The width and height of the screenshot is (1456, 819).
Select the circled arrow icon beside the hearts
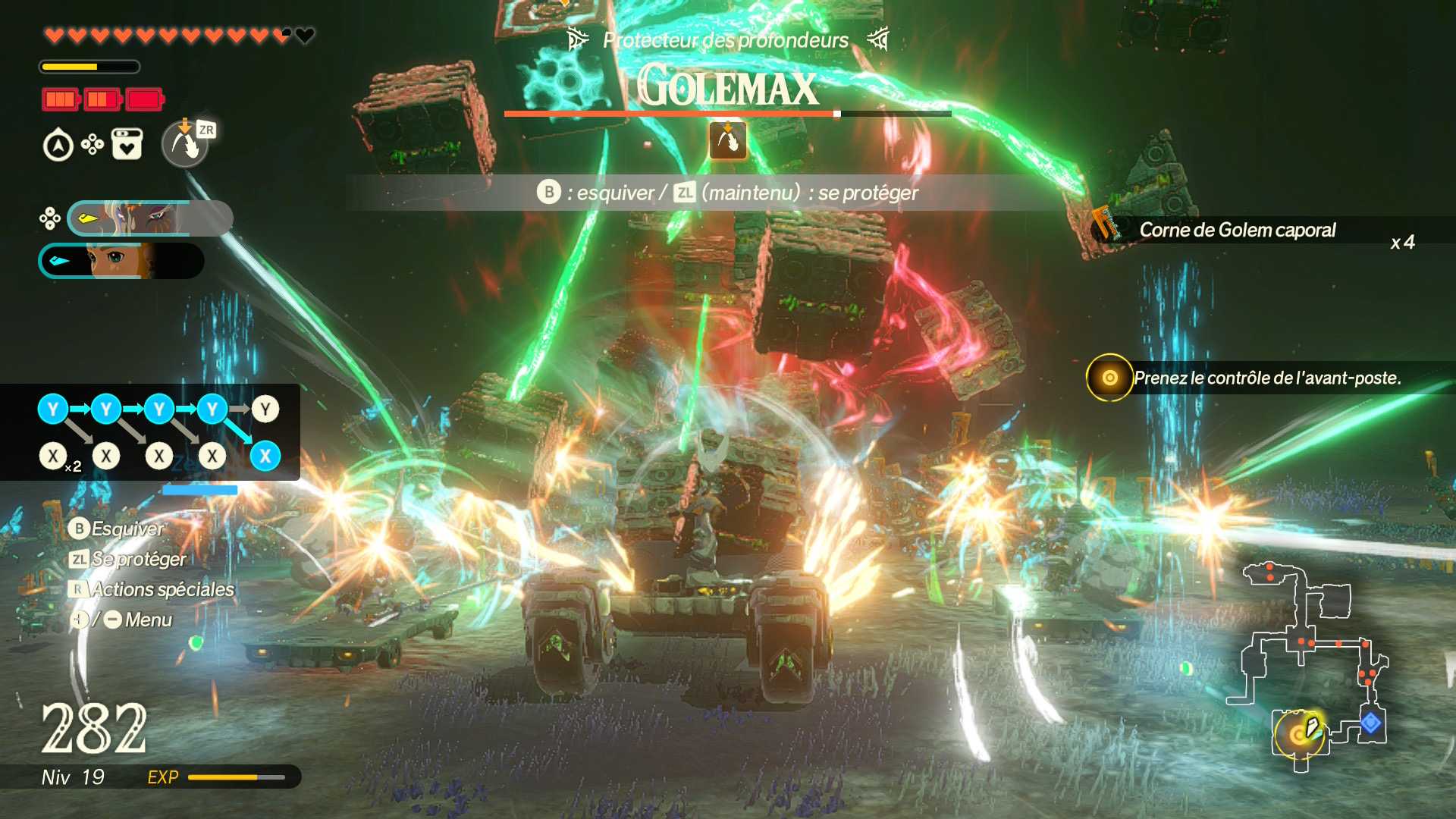click(58, 146)
